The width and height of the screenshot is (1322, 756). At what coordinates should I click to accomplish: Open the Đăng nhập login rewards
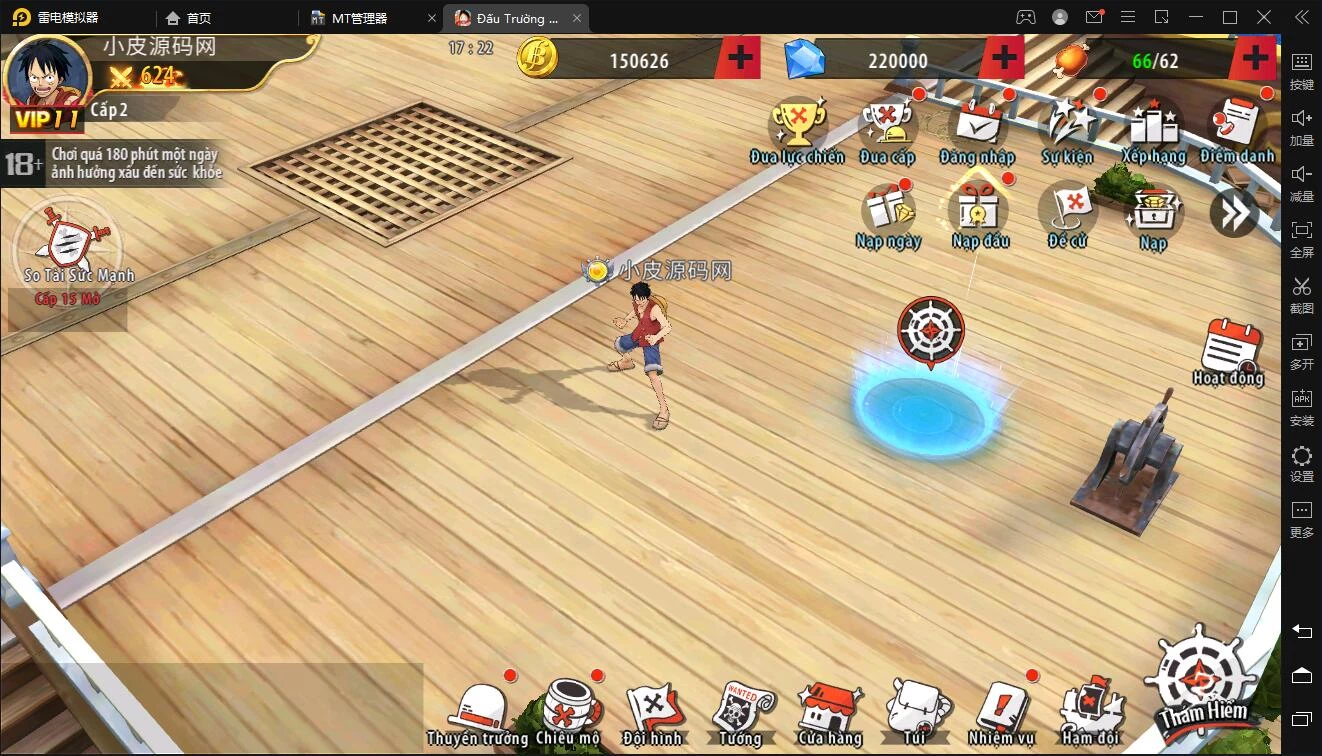coord(977,130)
